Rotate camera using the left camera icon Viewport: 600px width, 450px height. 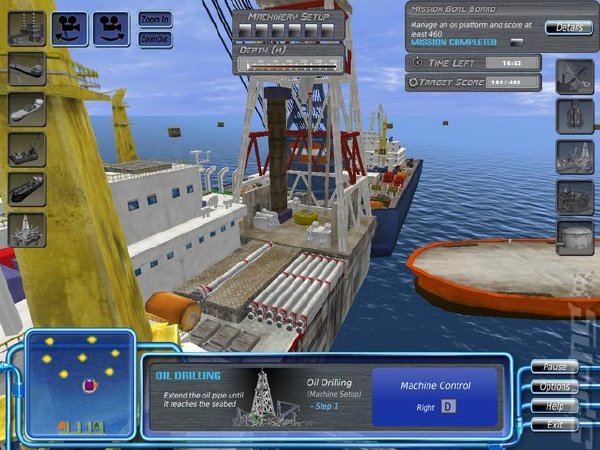coord(70,28)
